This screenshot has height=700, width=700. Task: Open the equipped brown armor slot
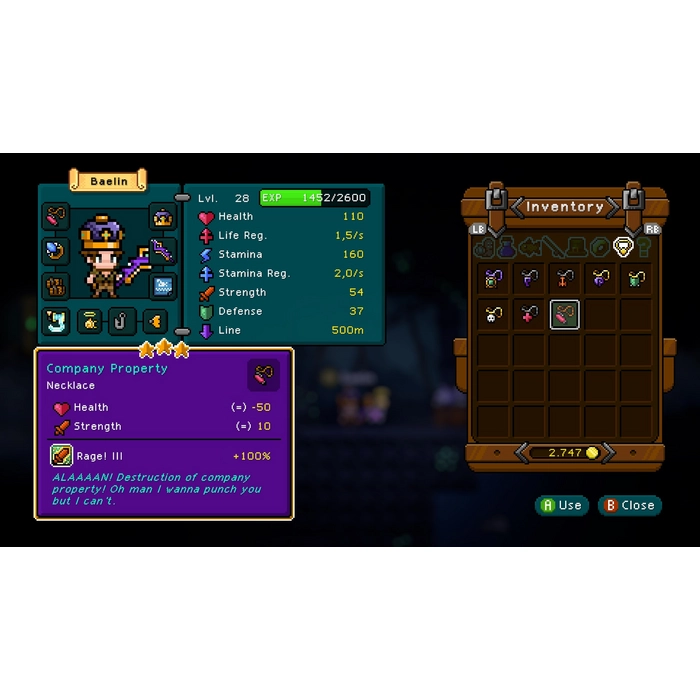click(x=56, y=286)
